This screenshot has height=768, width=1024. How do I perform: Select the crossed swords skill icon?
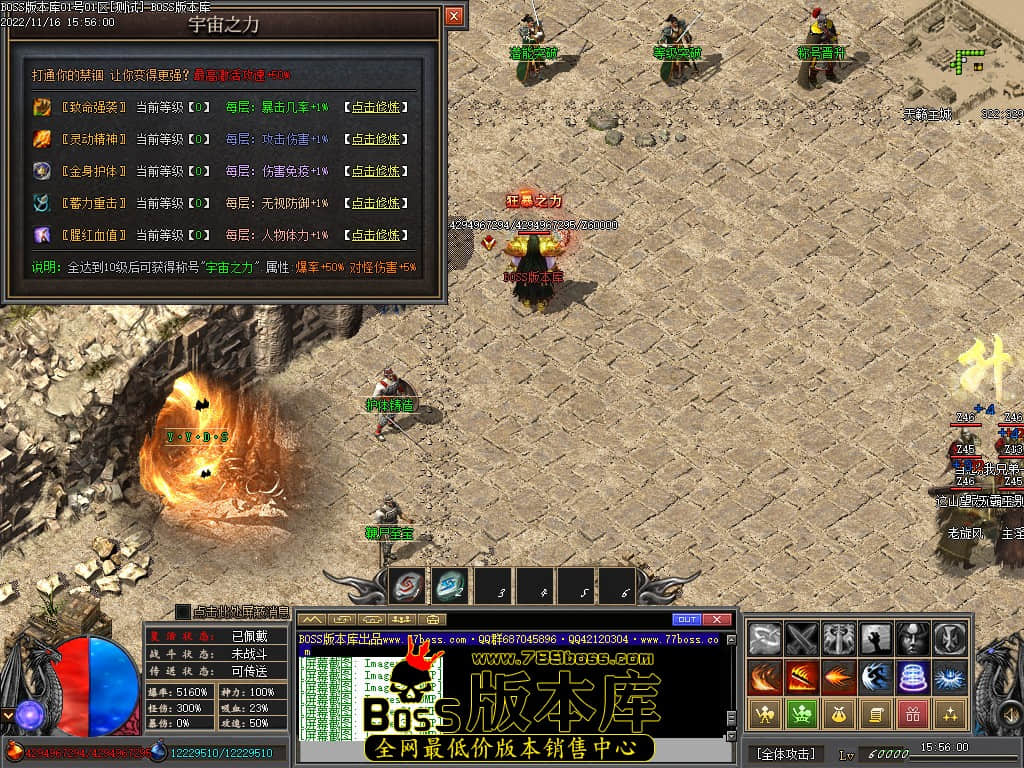click(x=802, y=638)
